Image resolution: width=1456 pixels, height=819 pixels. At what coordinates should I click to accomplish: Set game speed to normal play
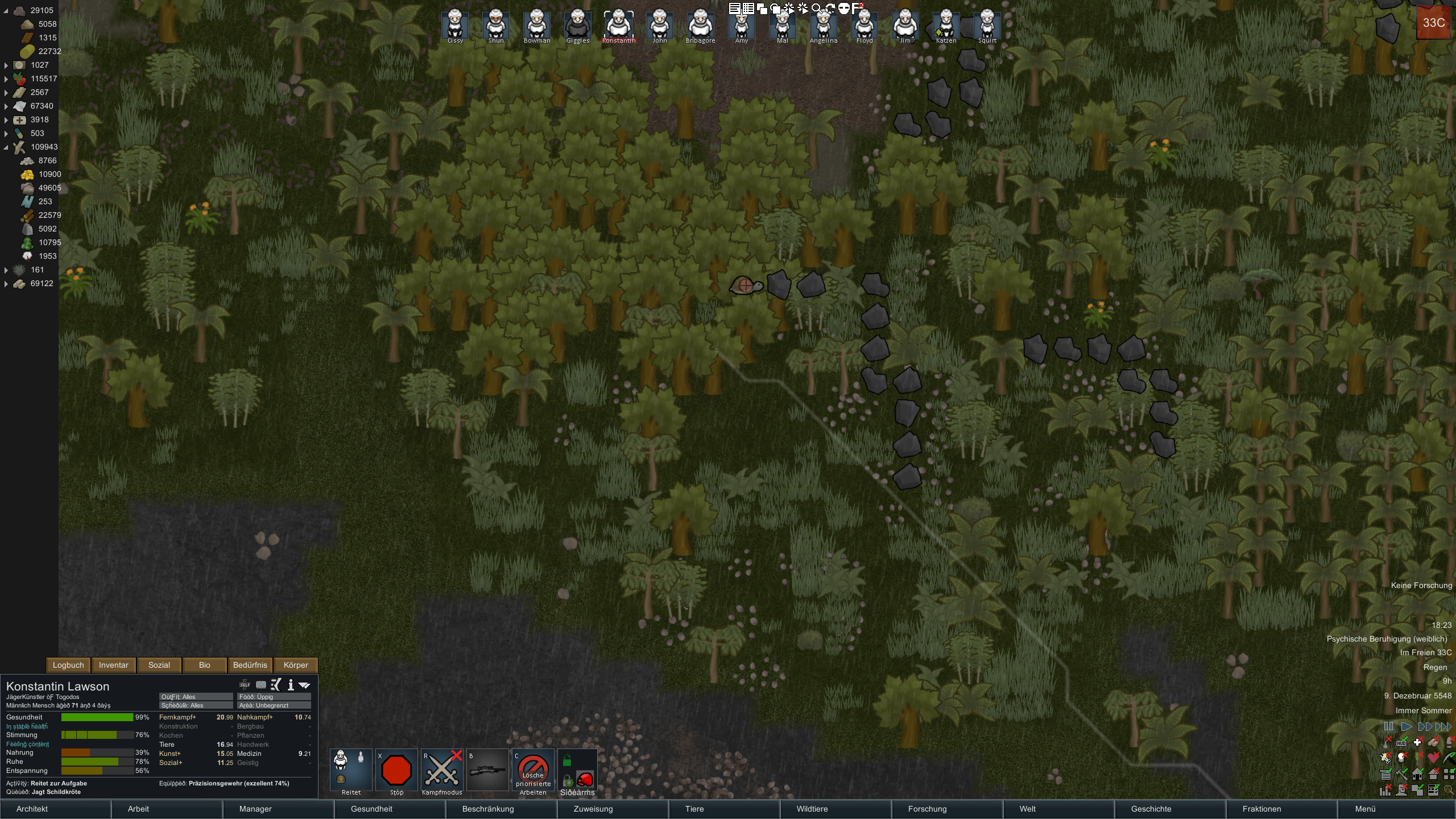1407,726
